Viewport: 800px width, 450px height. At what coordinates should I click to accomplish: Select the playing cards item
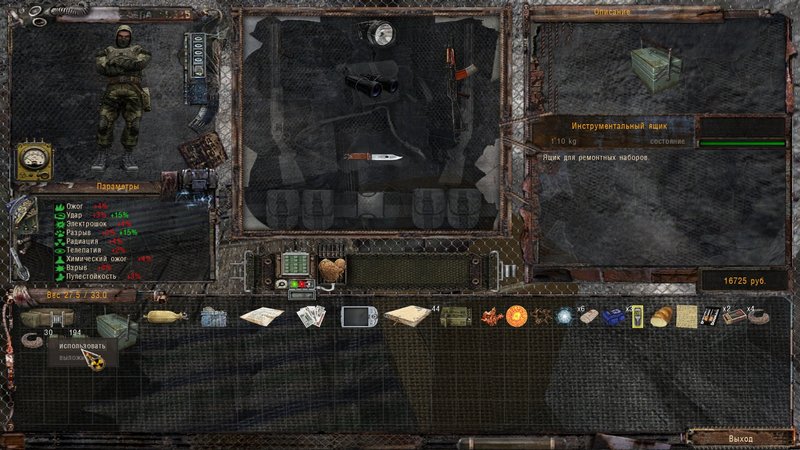coord(312,318)
